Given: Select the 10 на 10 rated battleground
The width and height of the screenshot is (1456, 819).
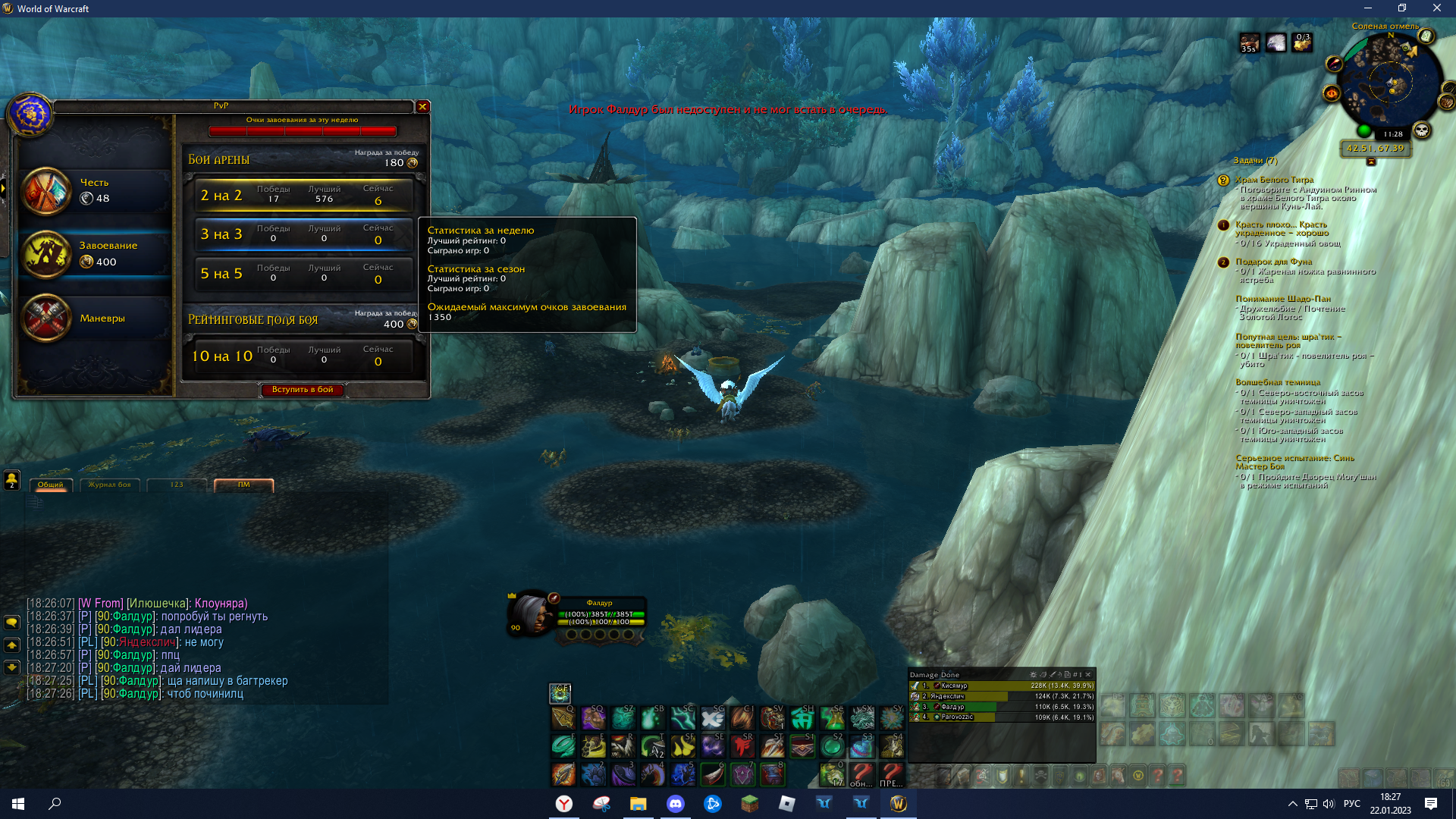Looking at the screenshot, I should pos(303,356).
